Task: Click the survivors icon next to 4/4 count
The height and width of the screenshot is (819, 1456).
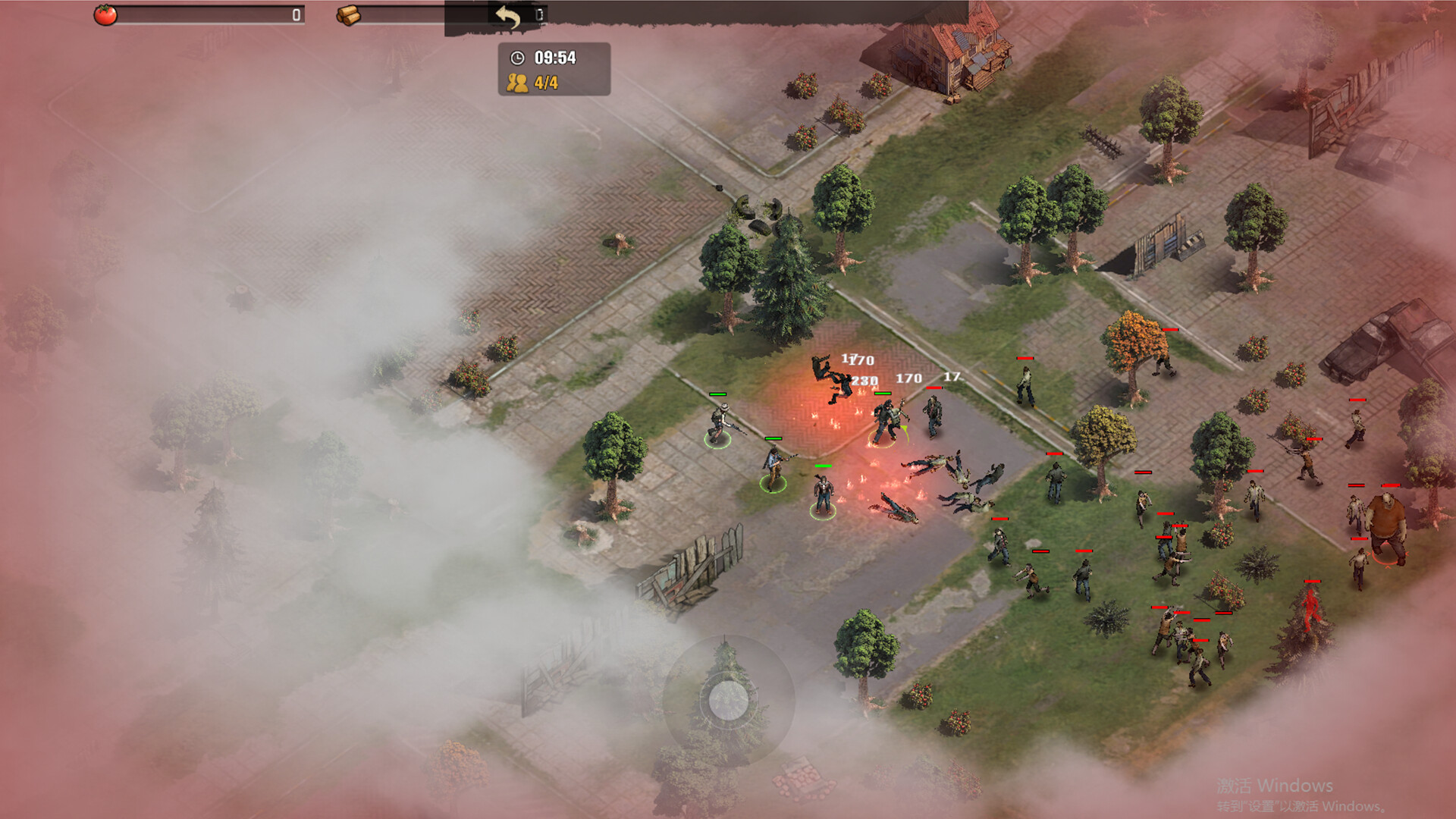Action: [518, 83]
